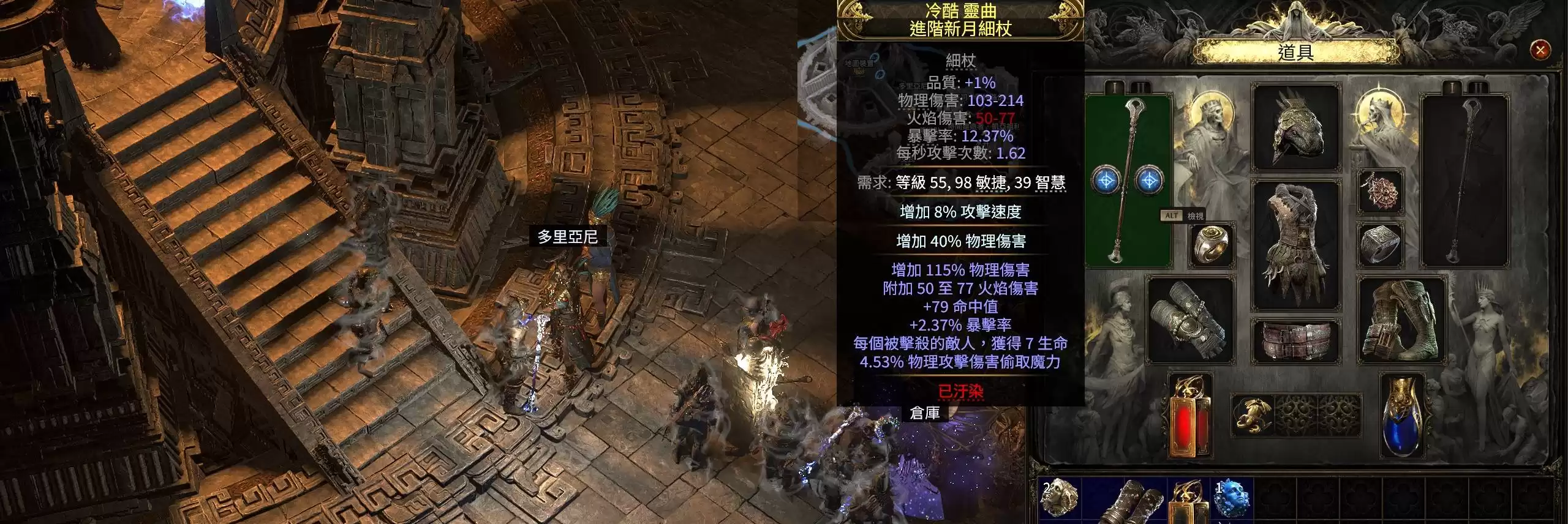Click the equipped scaled helmet slot

point(1295,128)
